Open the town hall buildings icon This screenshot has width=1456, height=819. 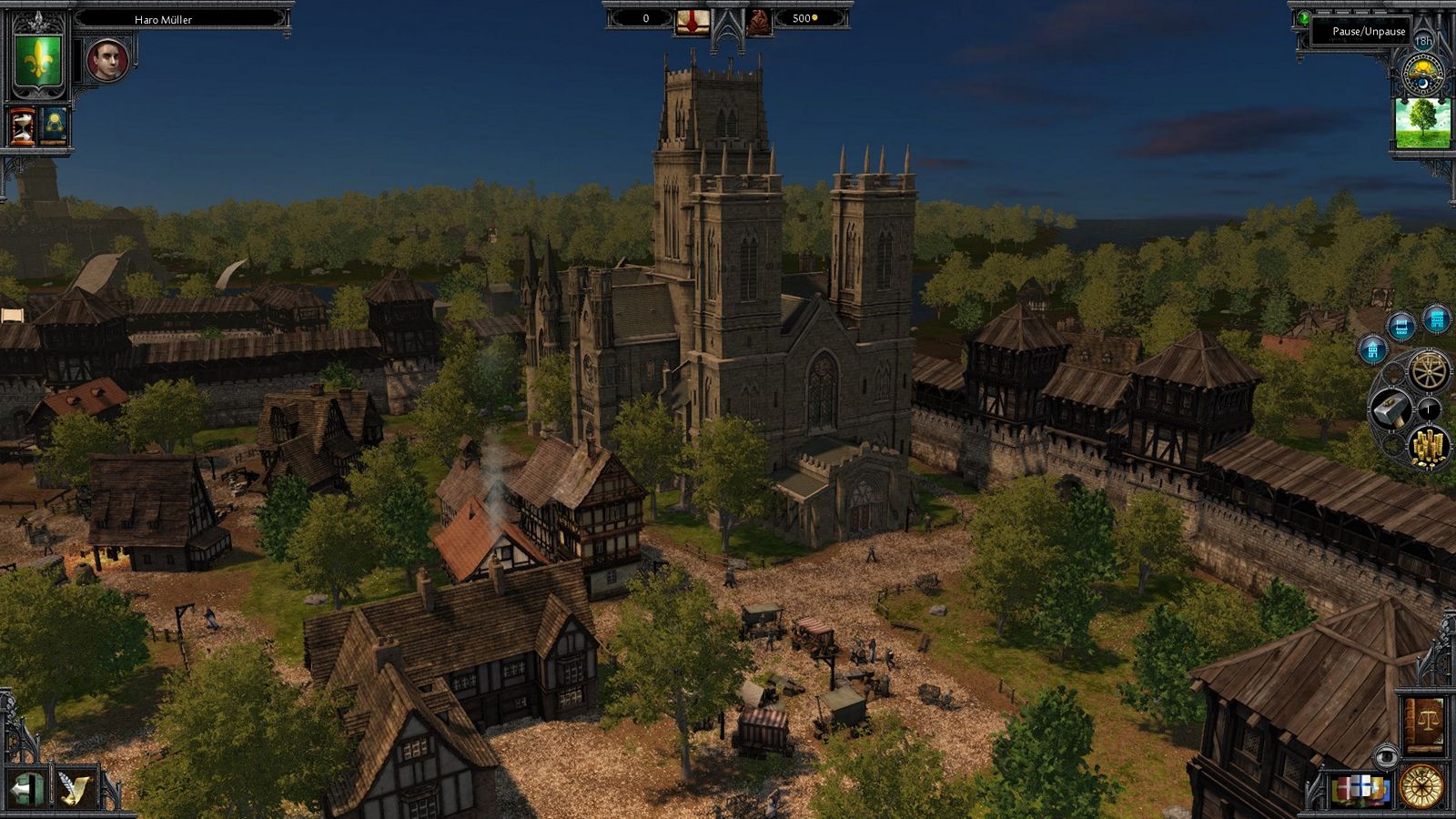tap(1438, 318)
